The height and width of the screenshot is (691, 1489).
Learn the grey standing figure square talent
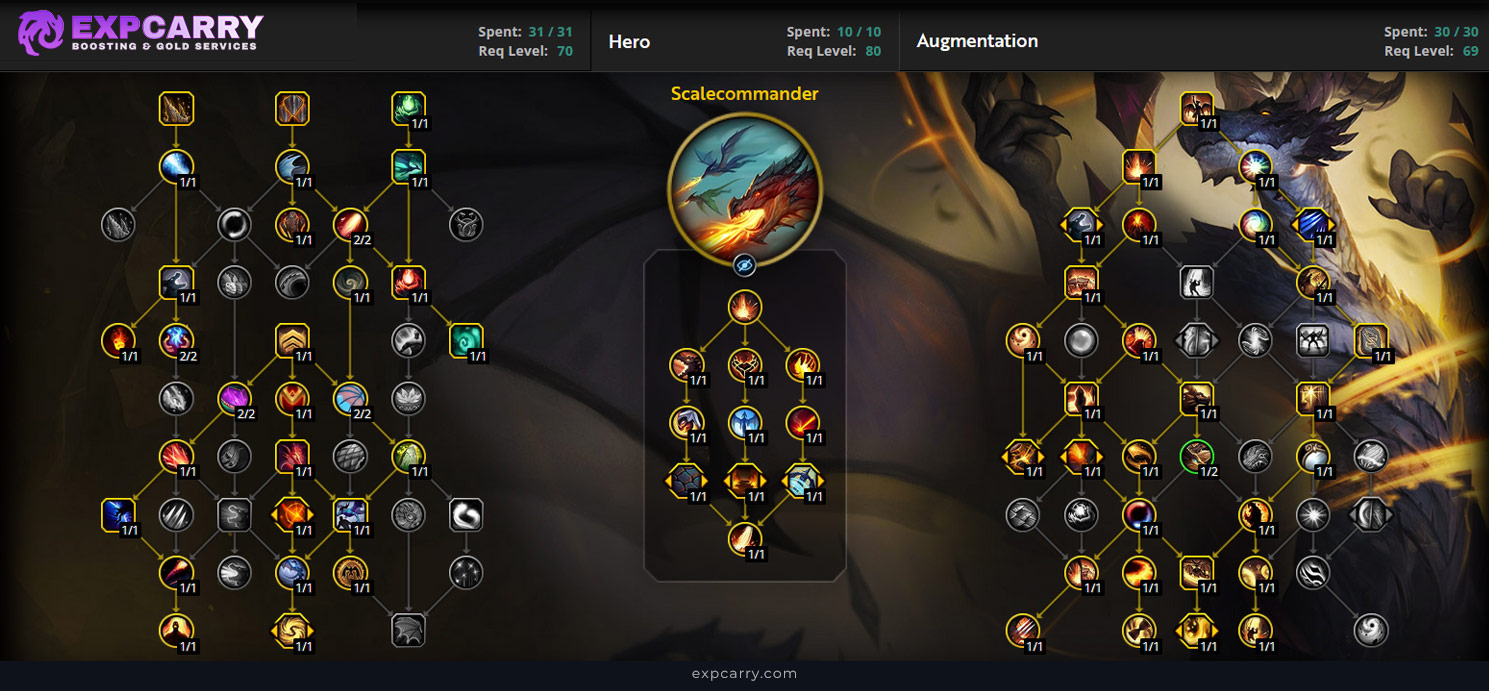click(1196, 282)
